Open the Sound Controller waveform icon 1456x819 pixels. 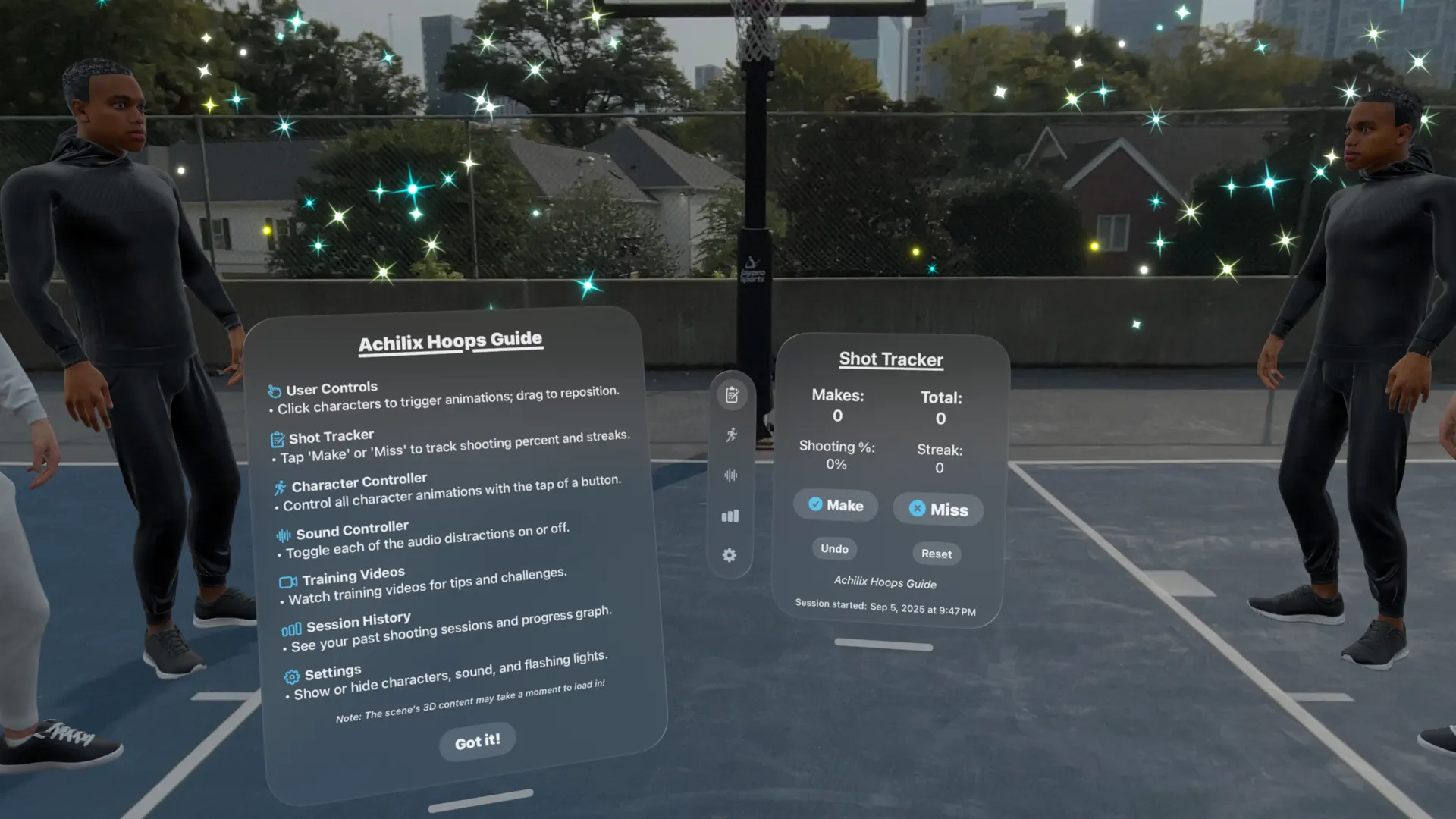pos(730,475)
